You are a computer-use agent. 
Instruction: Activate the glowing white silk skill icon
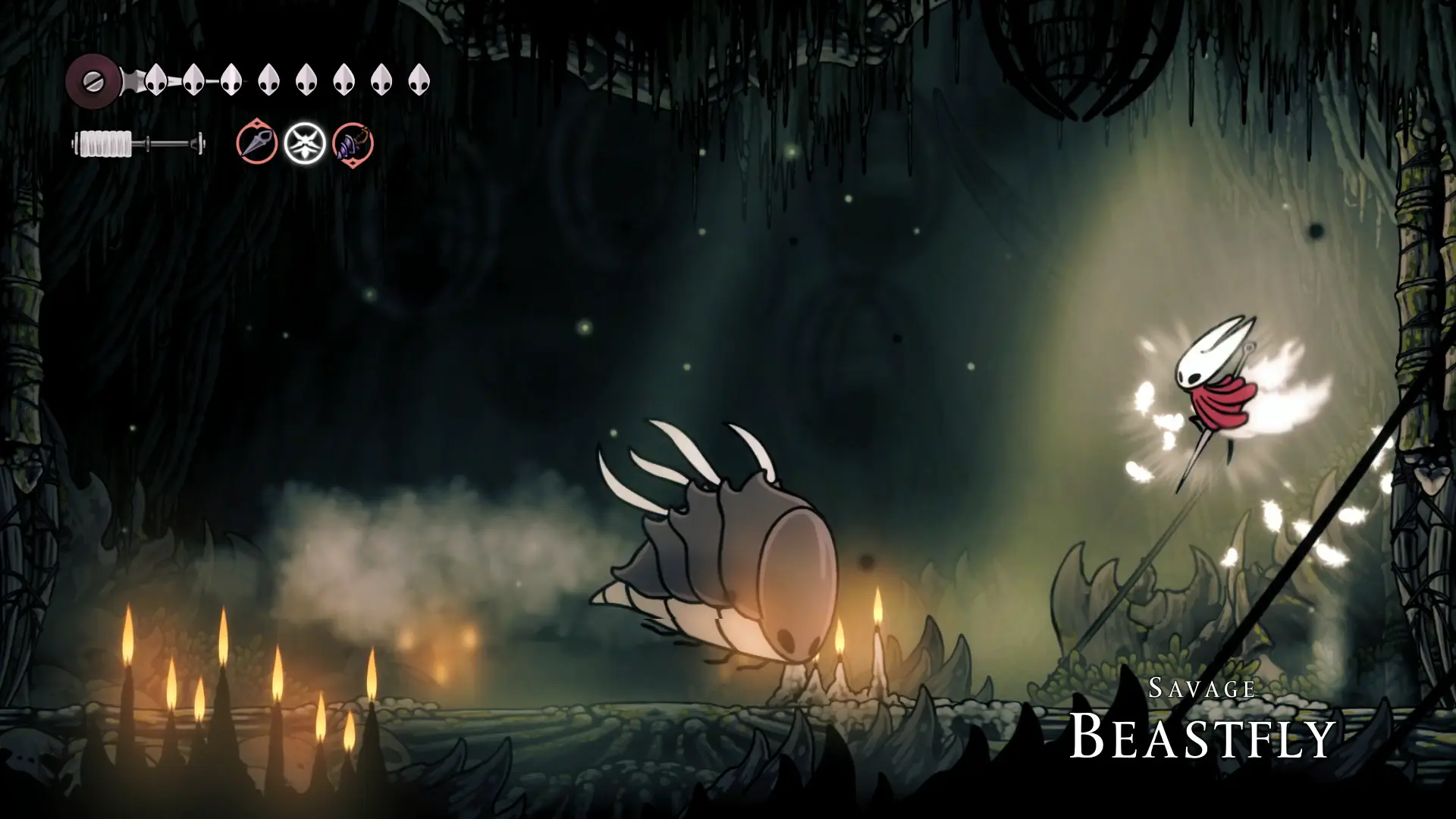pyautogui.click(x=305, y=143)
